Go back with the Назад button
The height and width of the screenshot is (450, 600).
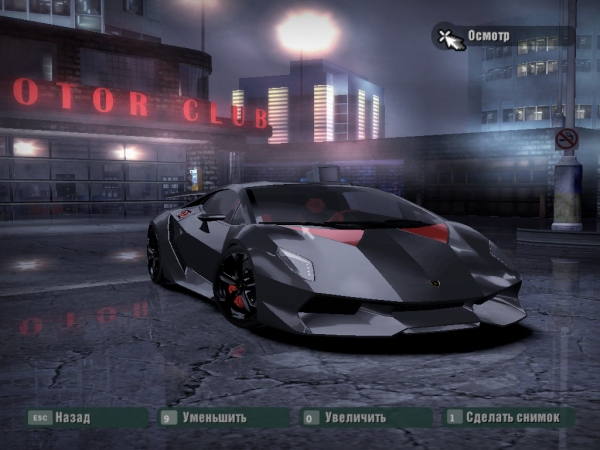click(x=72, y=417)
